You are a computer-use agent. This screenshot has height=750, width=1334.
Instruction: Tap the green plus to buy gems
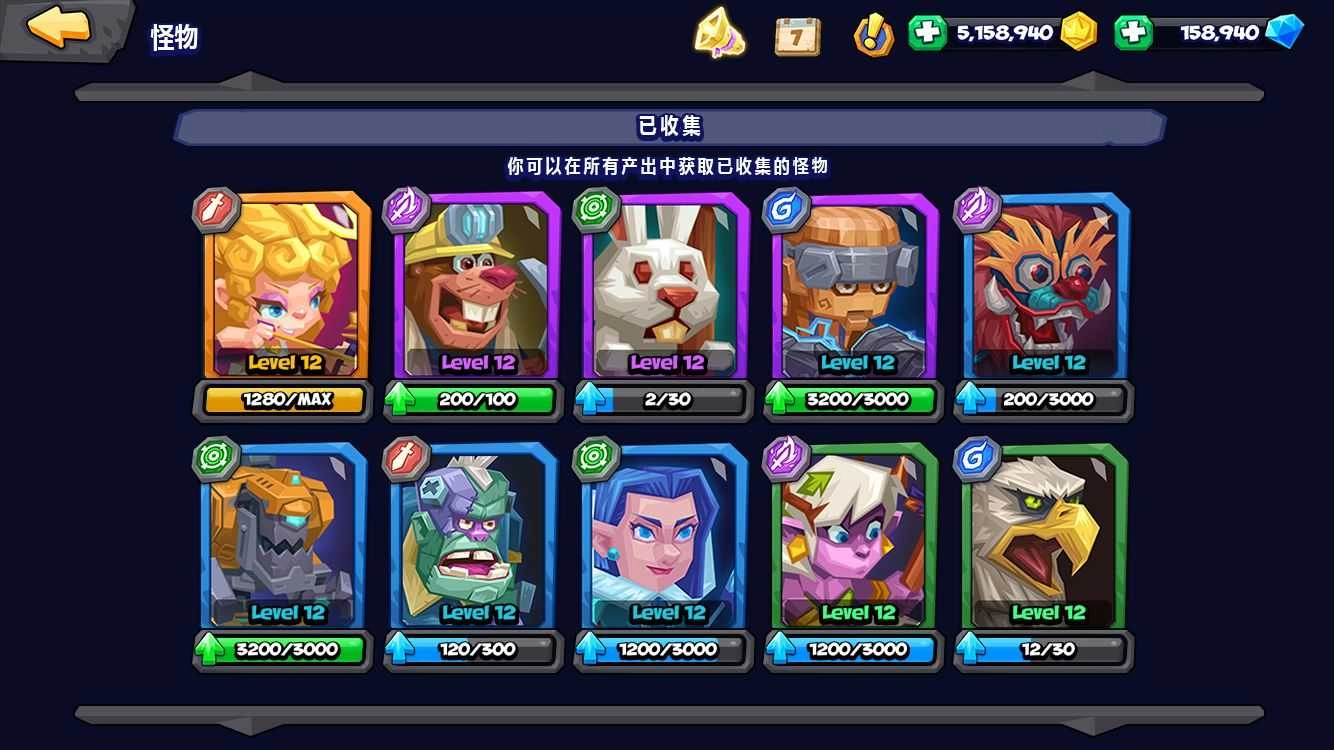[x=1134, y=33]
